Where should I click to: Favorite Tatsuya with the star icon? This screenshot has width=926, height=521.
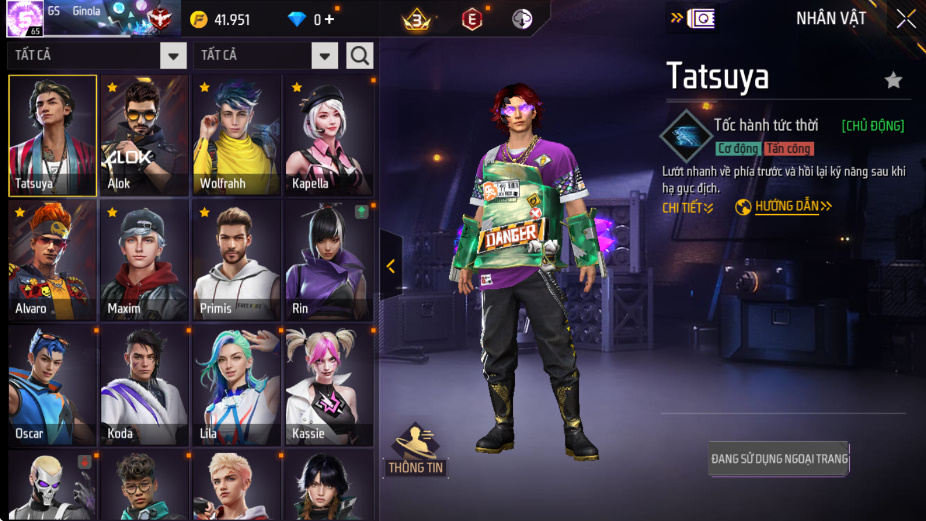coord(893,81)
